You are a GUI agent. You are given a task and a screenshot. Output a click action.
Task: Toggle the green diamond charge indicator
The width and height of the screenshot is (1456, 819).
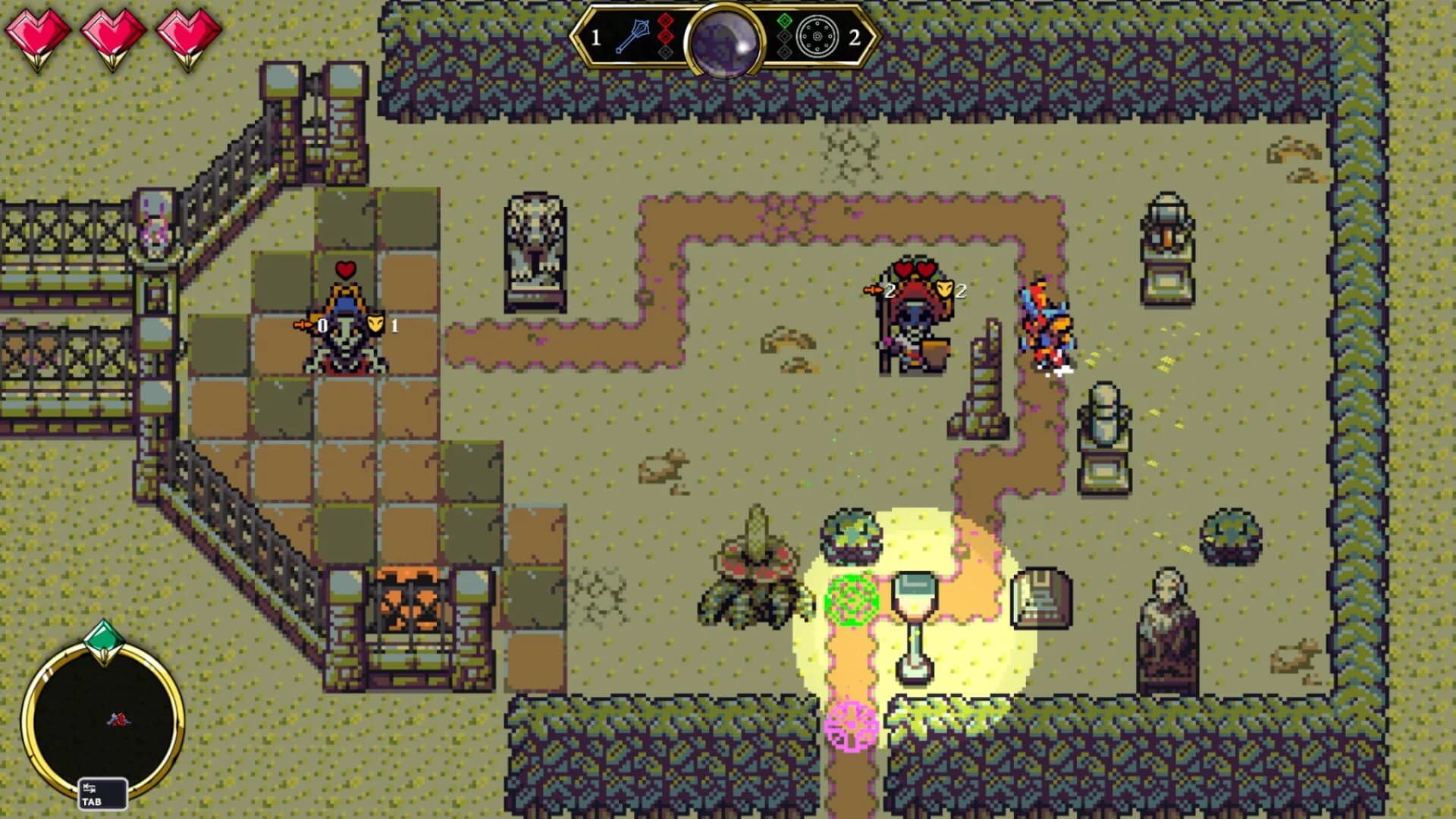point(784,20)
